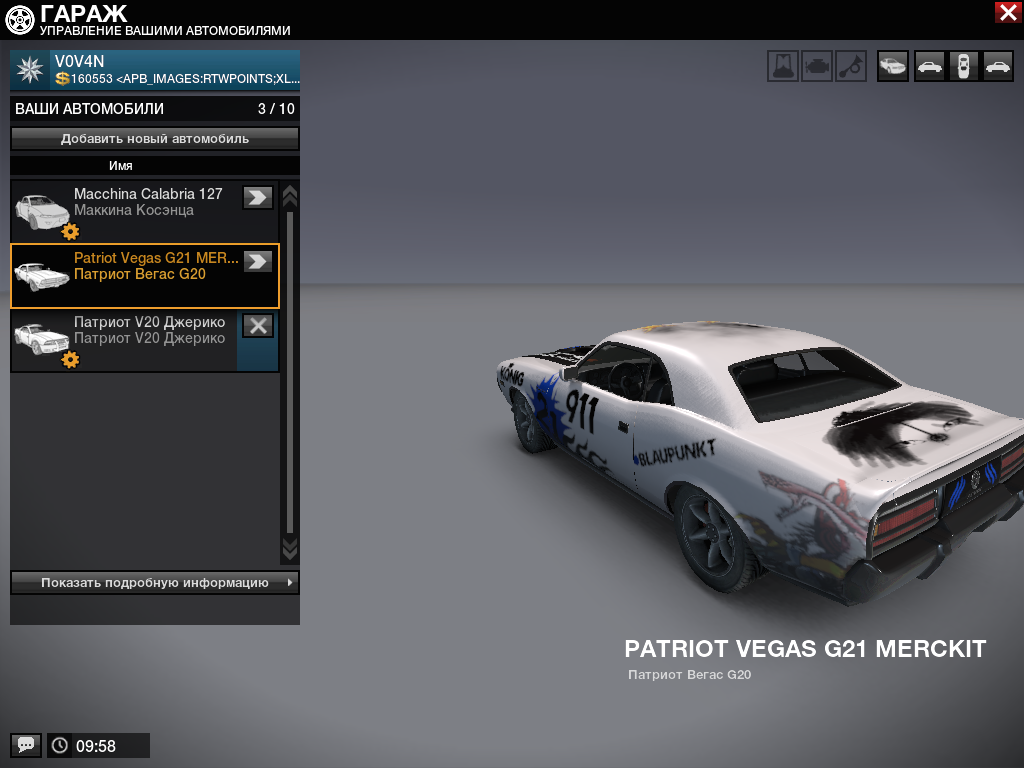1024x768 pixels.
Task: Click the arrow button beside Patriot Vegas G21
Action: 258,261
